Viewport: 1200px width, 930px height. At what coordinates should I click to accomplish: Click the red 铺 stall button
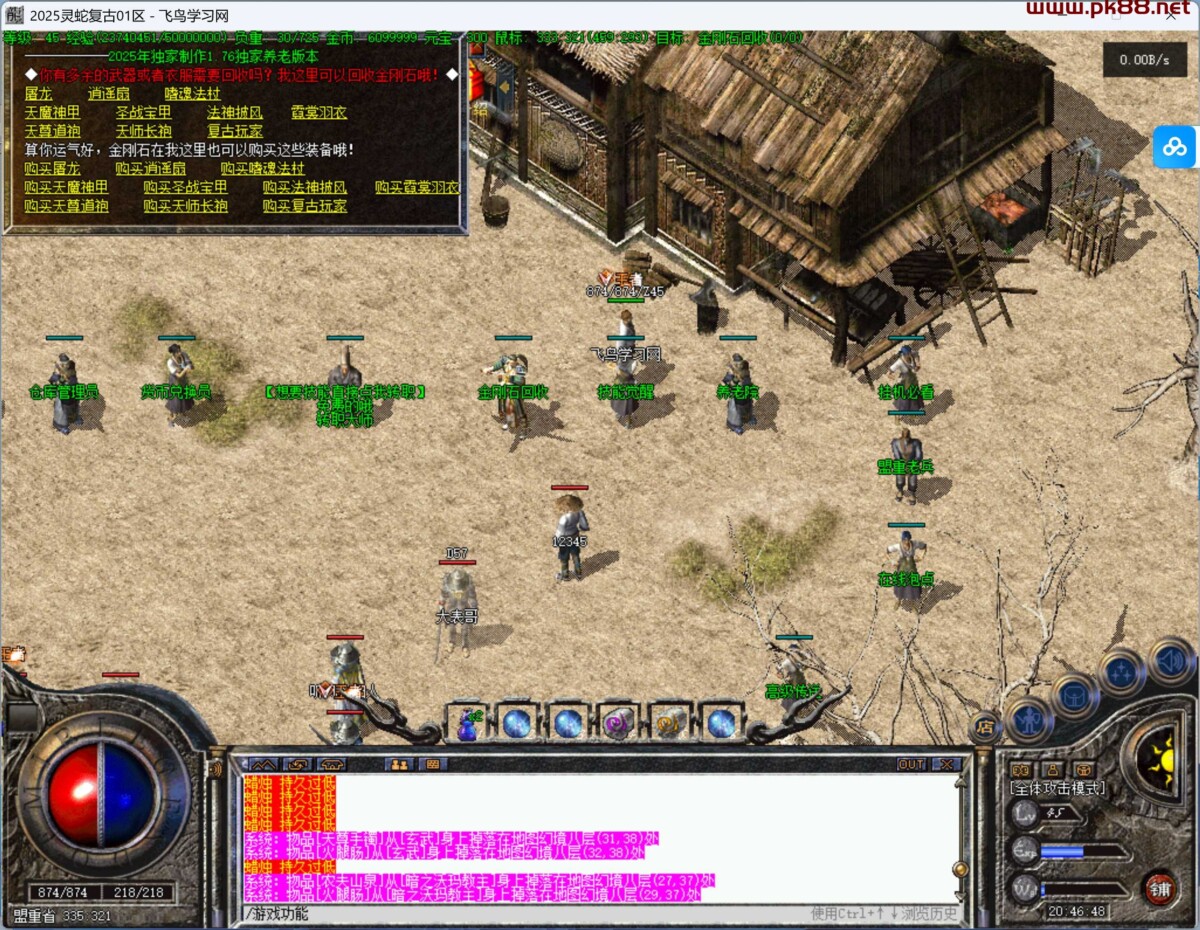pos(1160,887)
